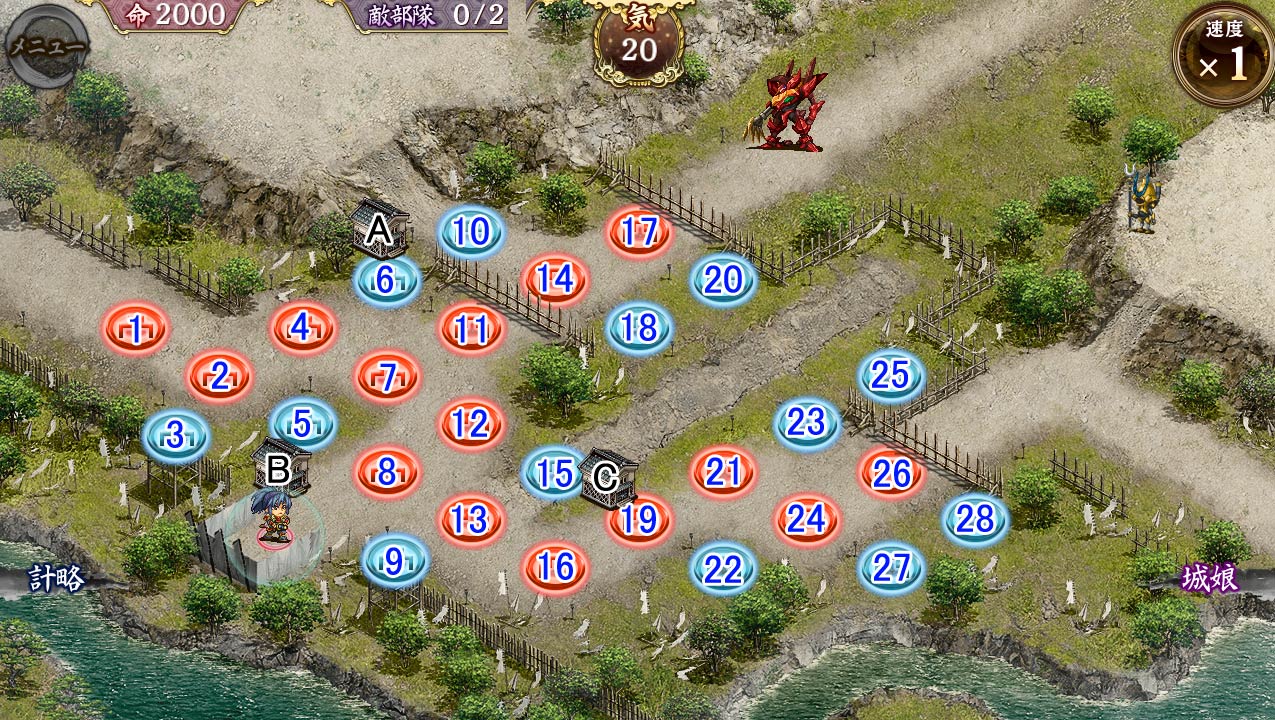Viewport: 1275px width, 720px height.
Task: Choose red placement tile 21
Action: tap(723, 472)
